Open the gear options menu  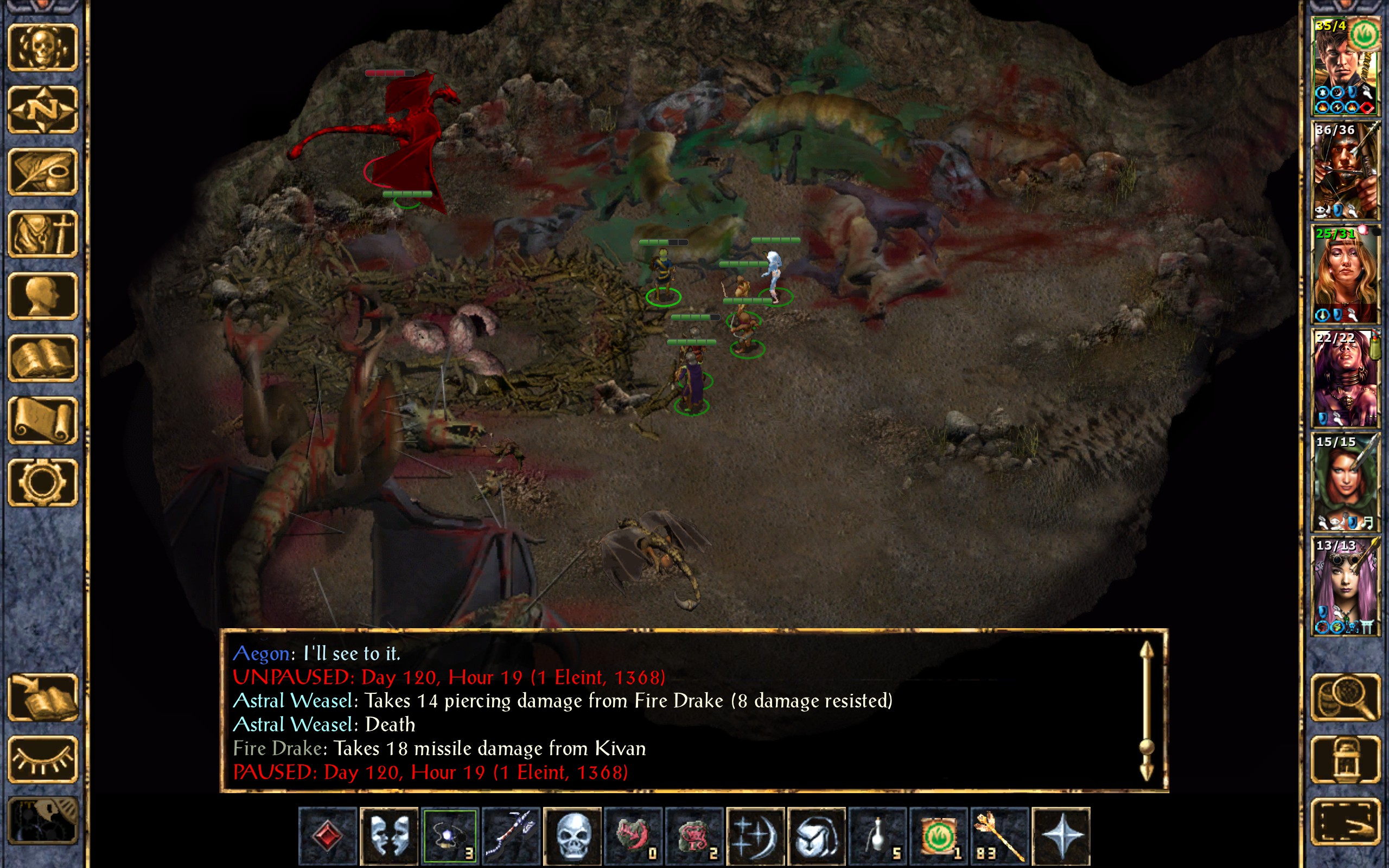click(43, 482)
